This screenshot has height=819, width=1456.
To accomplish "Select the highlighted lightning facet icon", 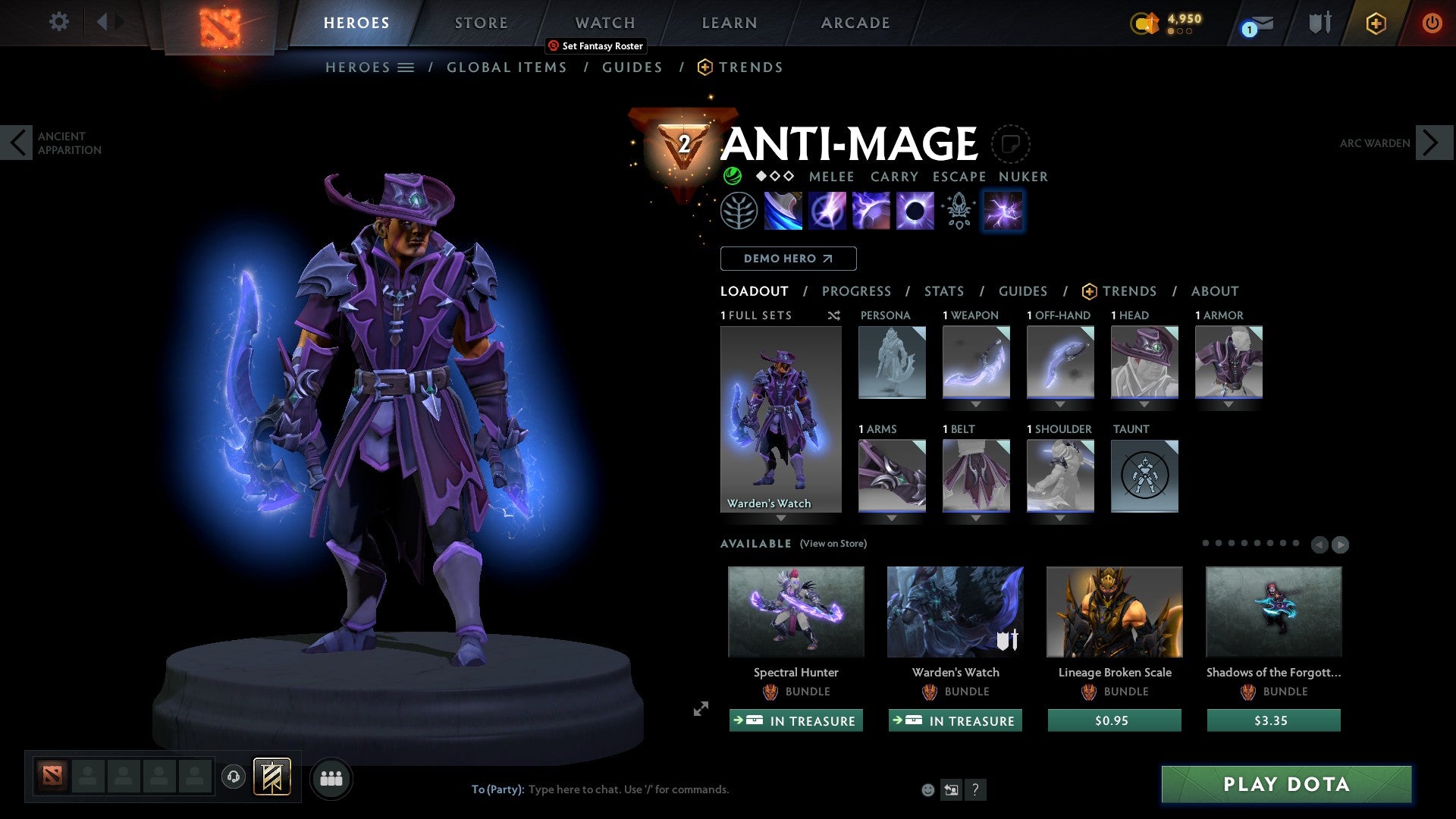I will tap(1003, 212).
